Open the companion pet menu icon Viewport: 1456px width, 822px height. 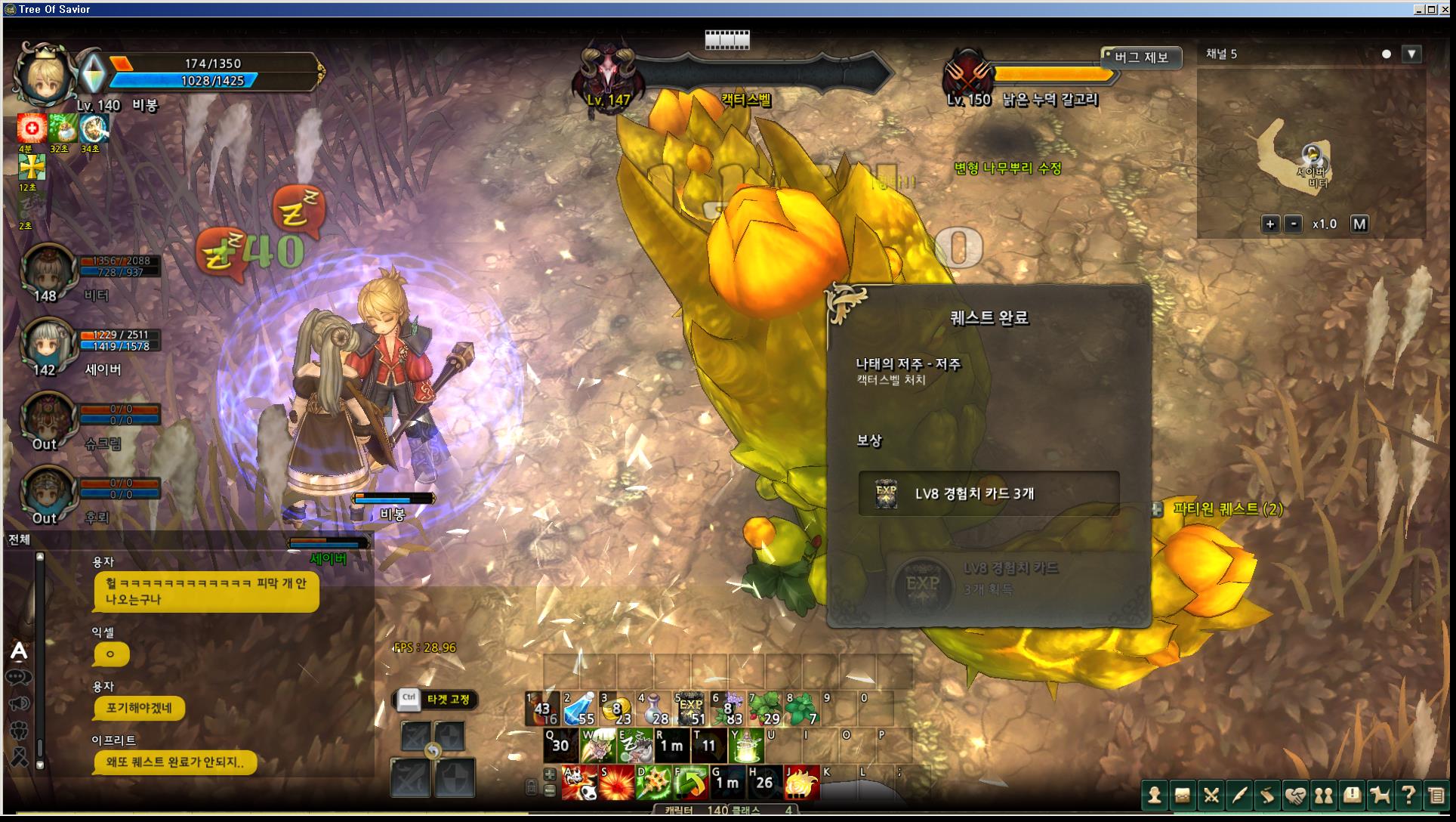1380,796
